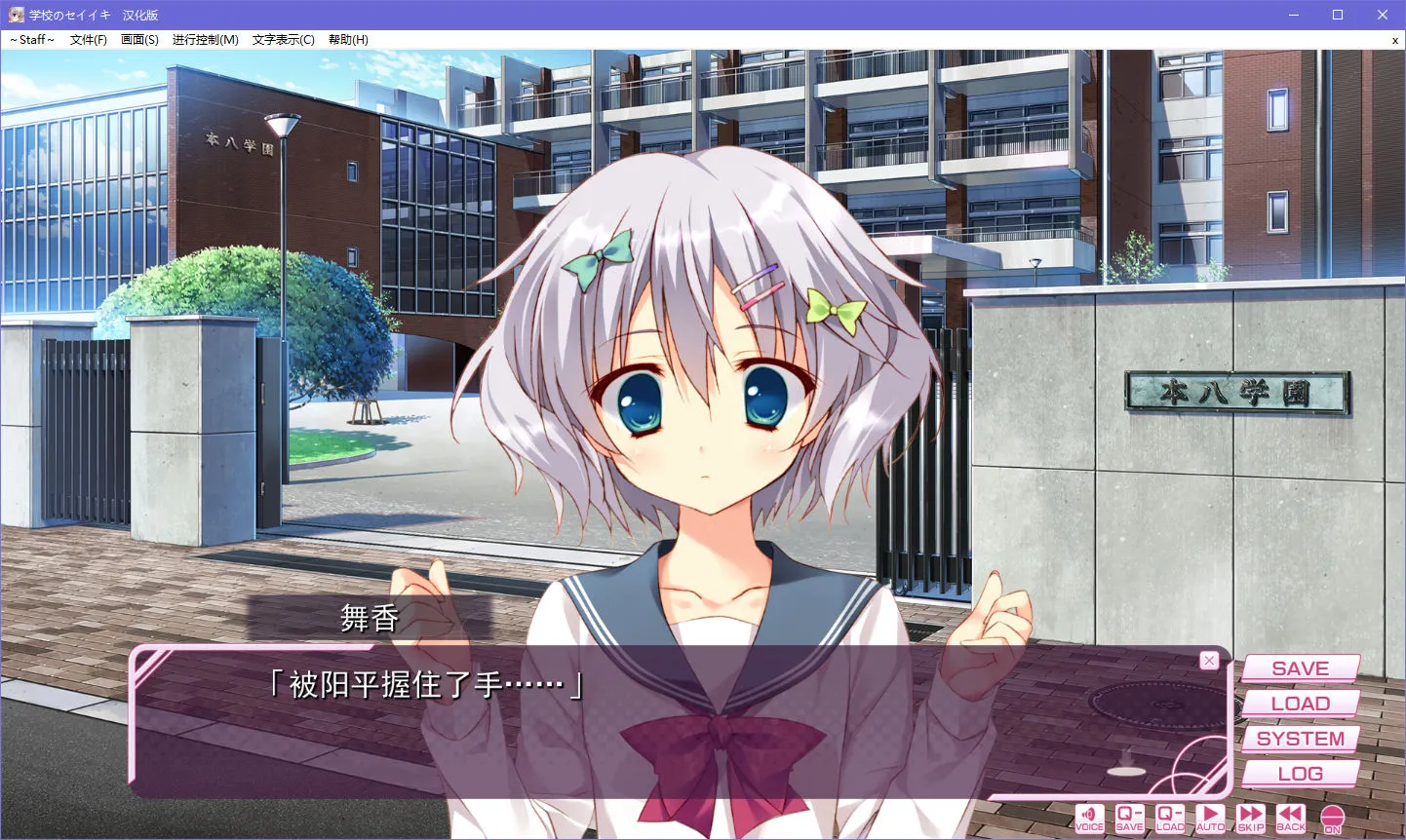Open the 帮助(H) menu
Image resolution: width=1406 pixels, height=840 pixels.
(x=348, y=40)
